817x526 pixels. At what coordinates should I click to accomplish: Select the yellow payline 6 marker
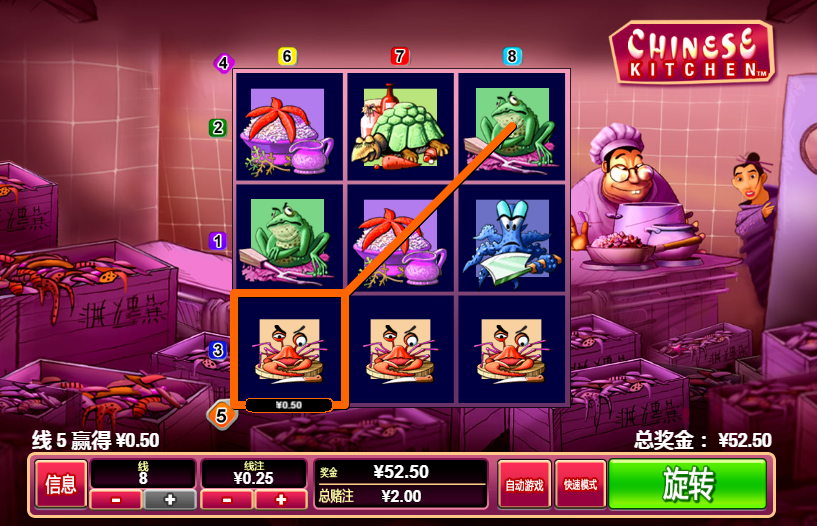click(287, 56)
